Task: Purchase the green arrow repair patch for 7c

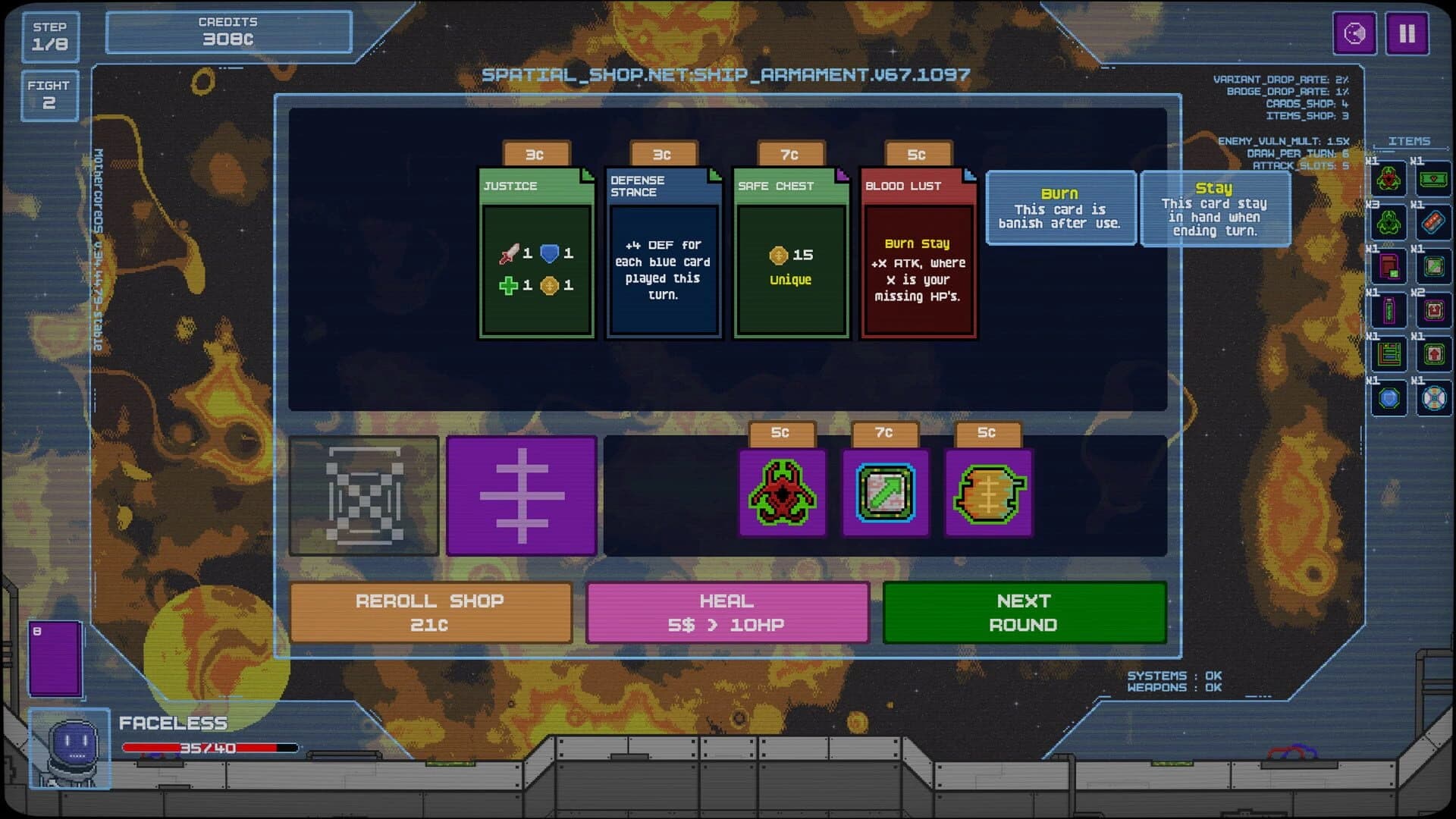Action: point(886,493)
